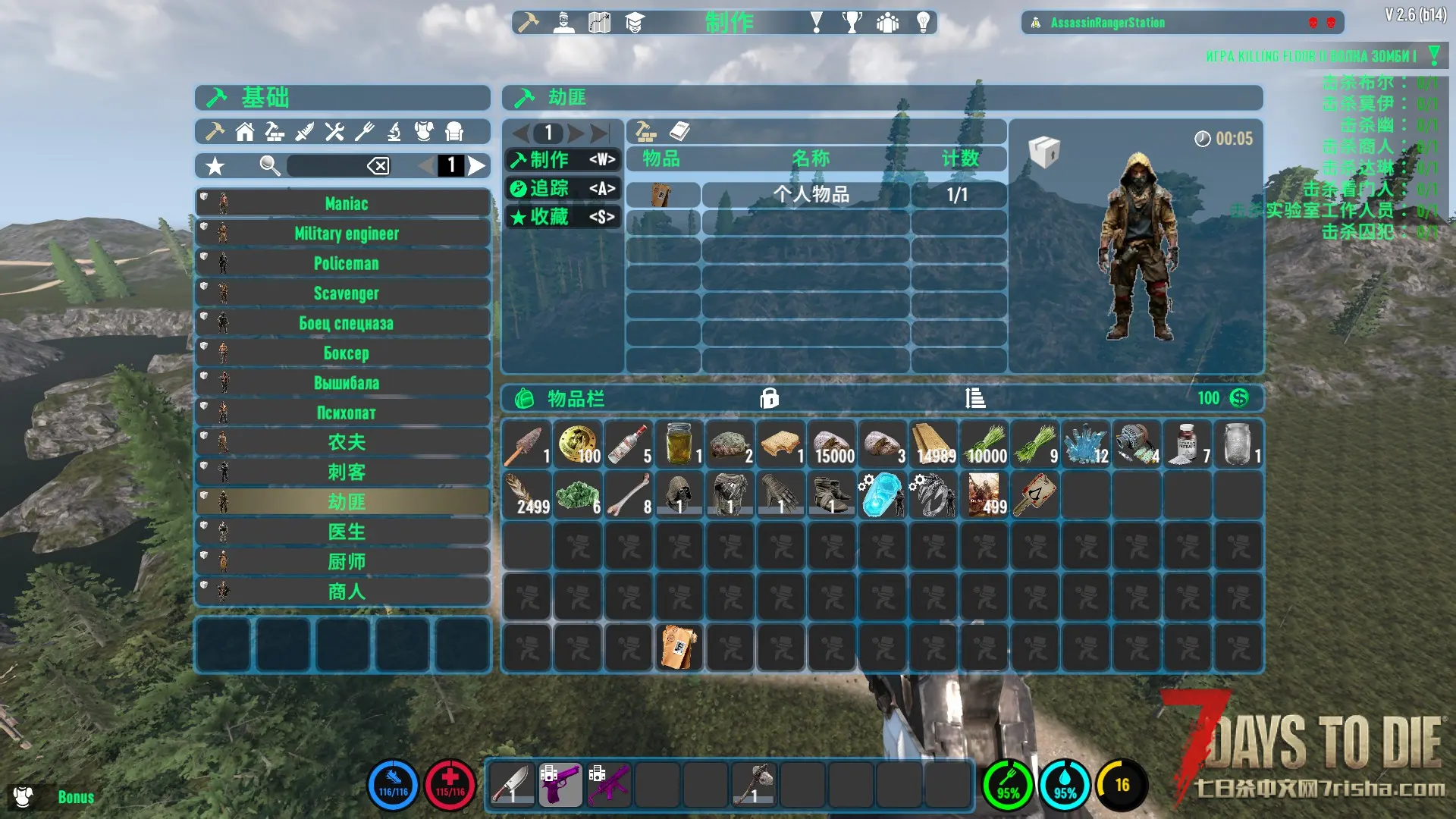Pick the paper bag item in inventory
Screen dimensions: 1456x819
(x=679, y=647)
